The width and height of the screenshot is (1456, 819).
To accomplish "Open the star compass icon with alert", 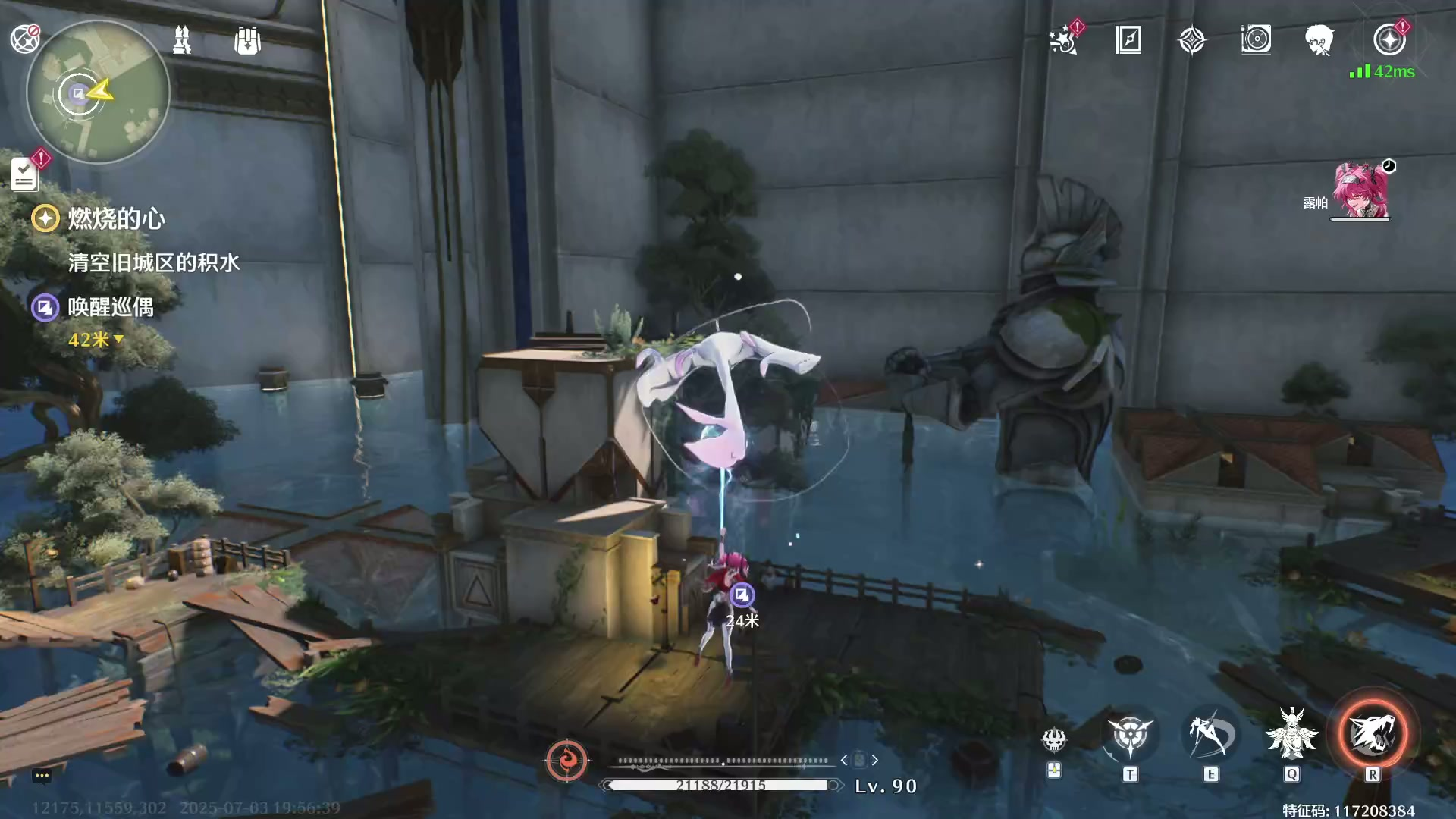I will pyautogui.click(x=1389, y=39).
